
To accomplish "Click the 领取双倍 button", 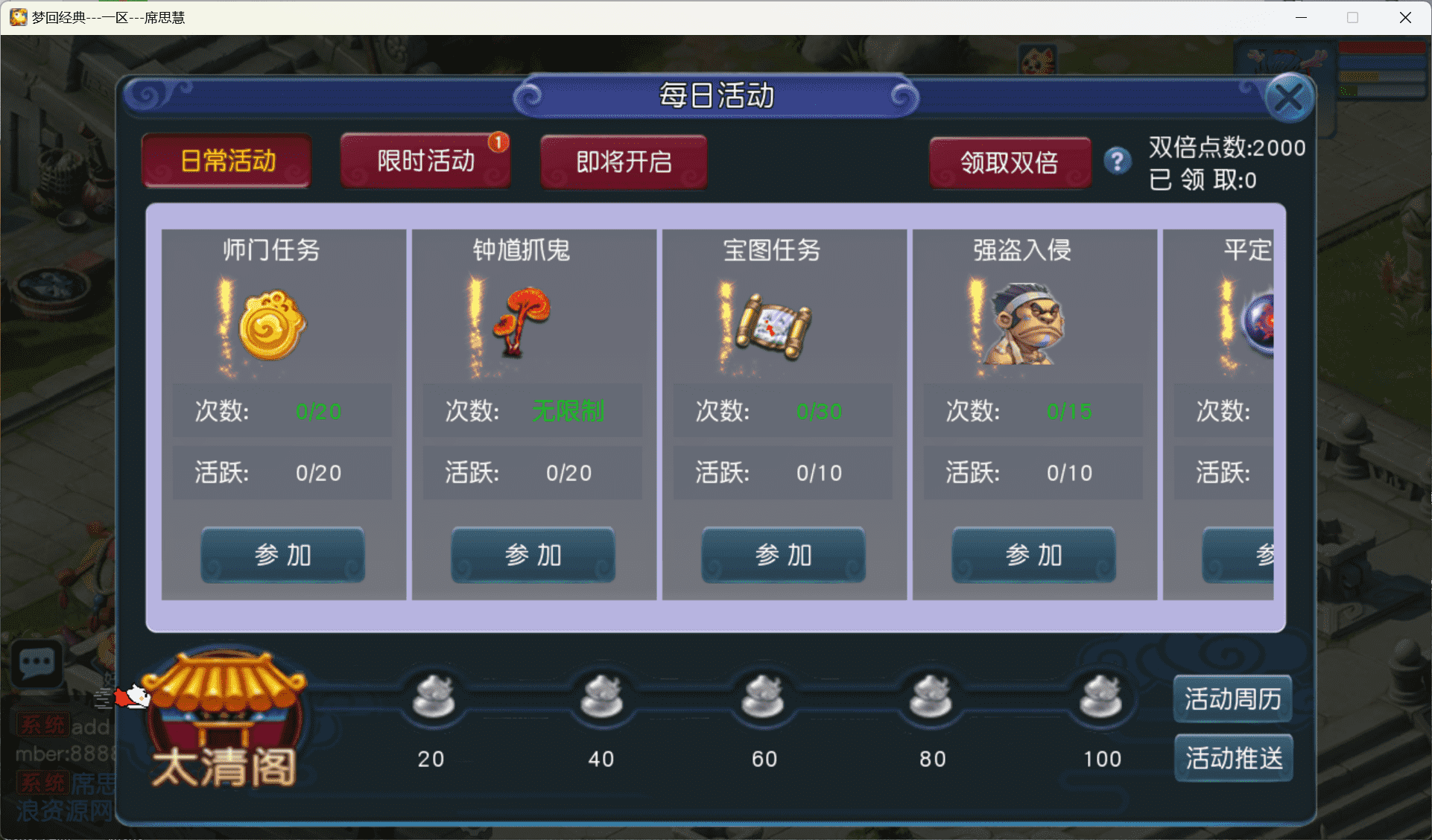I will tap(1010, 162).
